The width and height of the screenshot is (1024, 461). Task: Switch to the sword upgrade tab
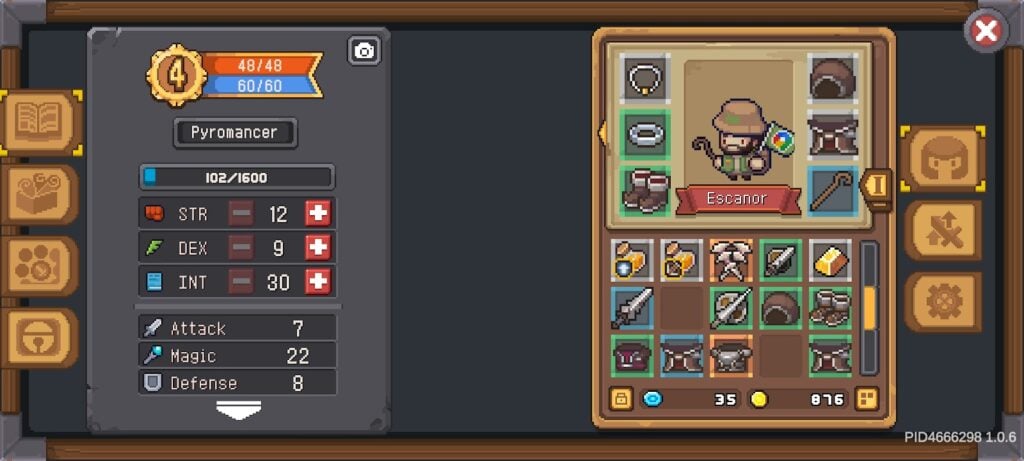click(x=942, y=231)
